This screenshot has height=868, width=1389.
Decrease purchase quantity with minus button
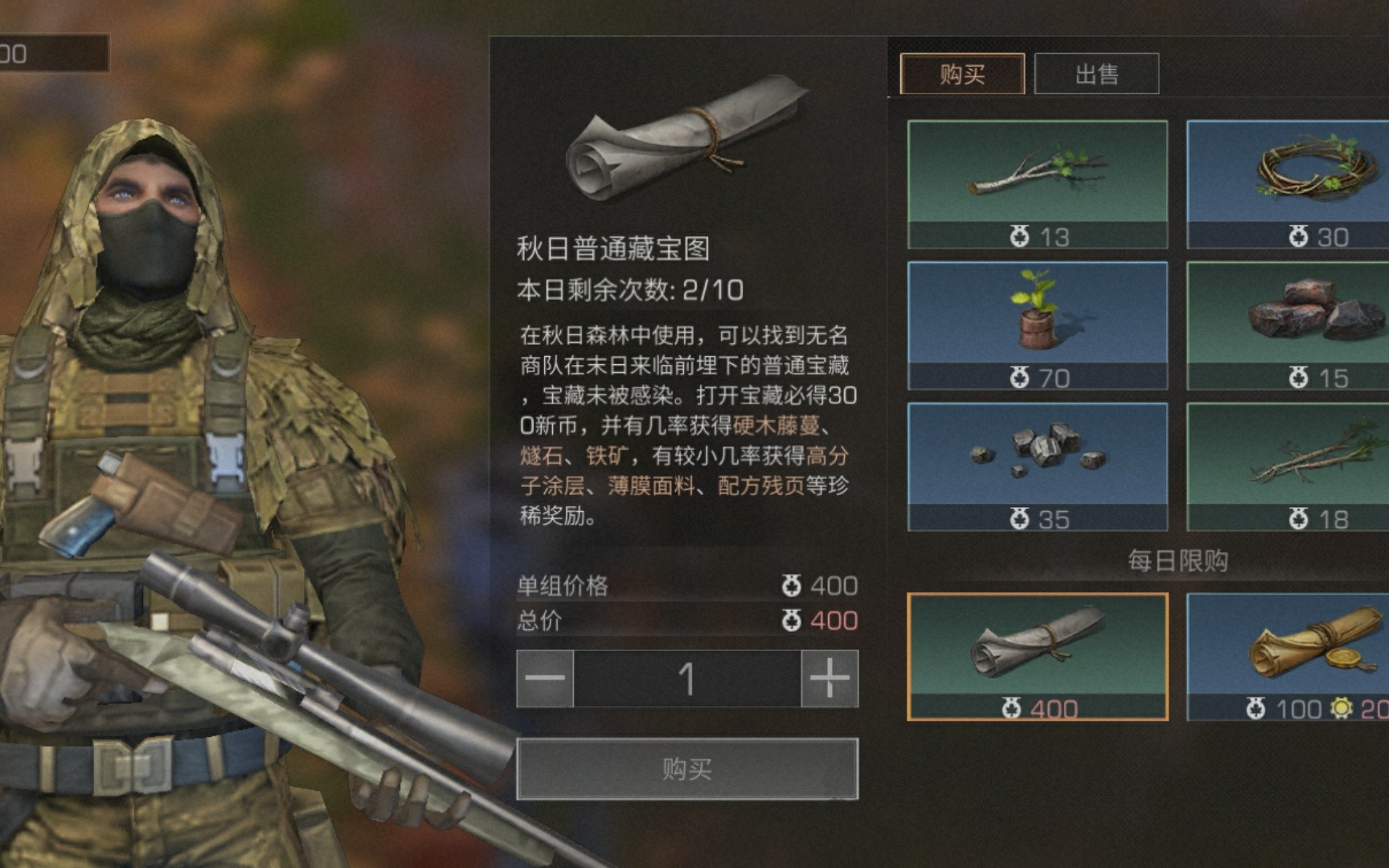click(545, 678)
